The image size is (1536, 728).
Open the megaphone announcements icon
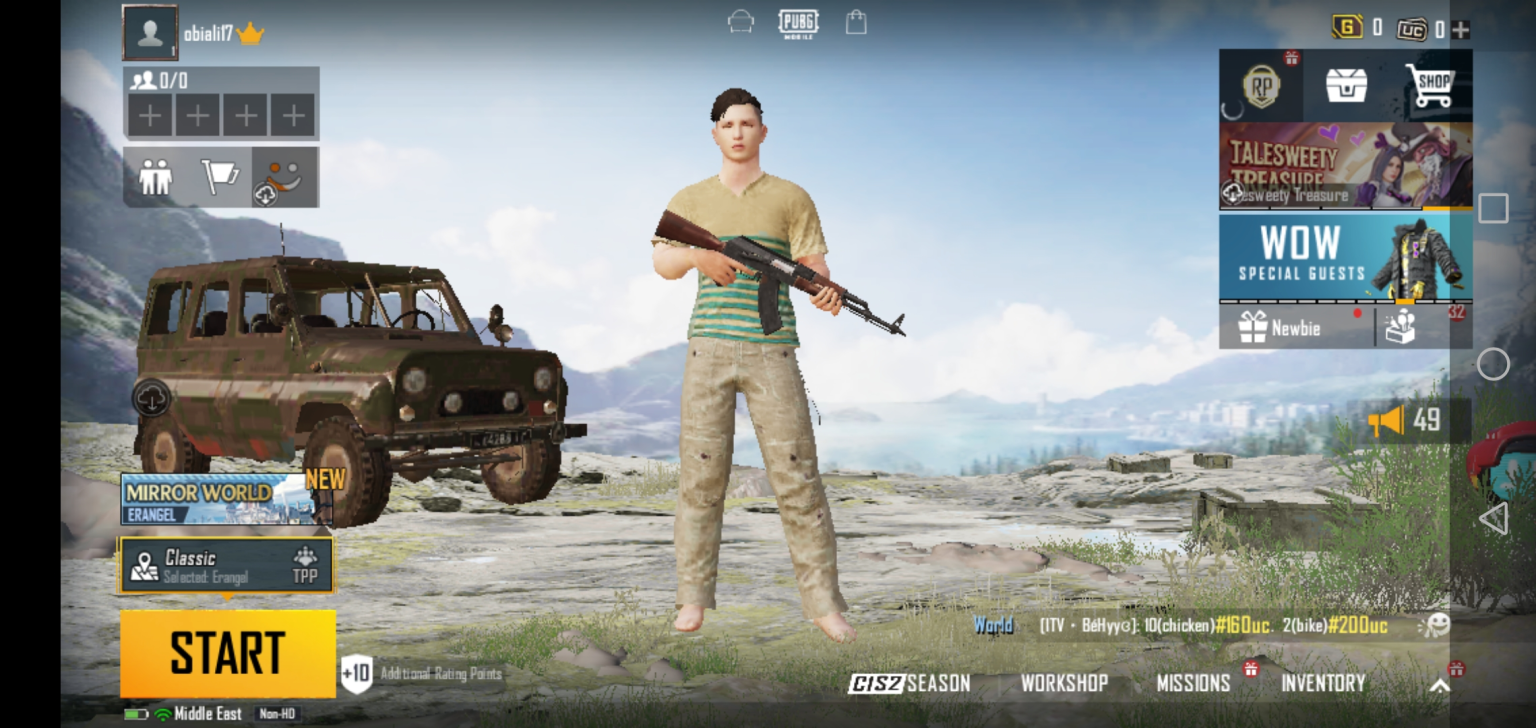click(x=1386, y=421)
